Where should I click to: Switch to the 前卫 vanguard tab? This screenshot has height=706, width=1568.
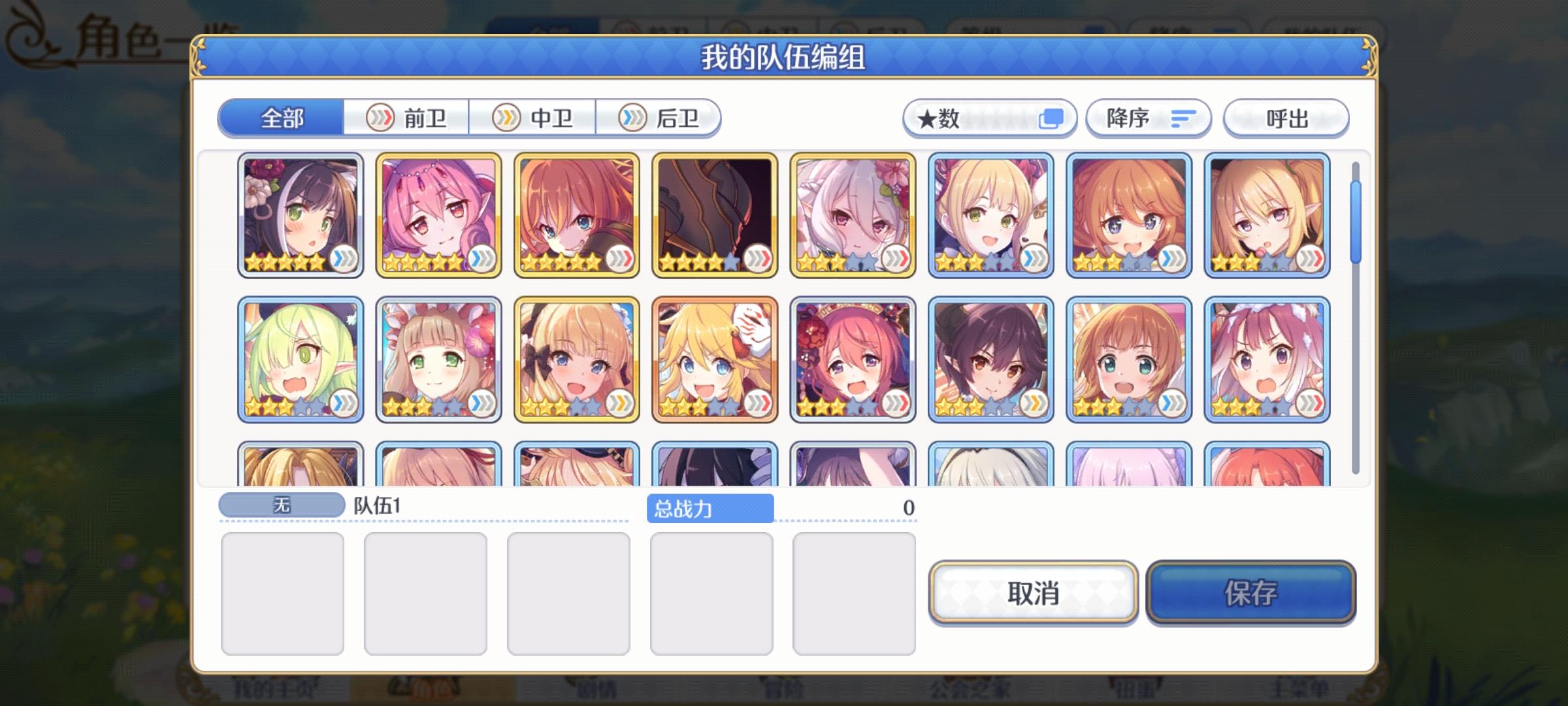pos(406,118)
